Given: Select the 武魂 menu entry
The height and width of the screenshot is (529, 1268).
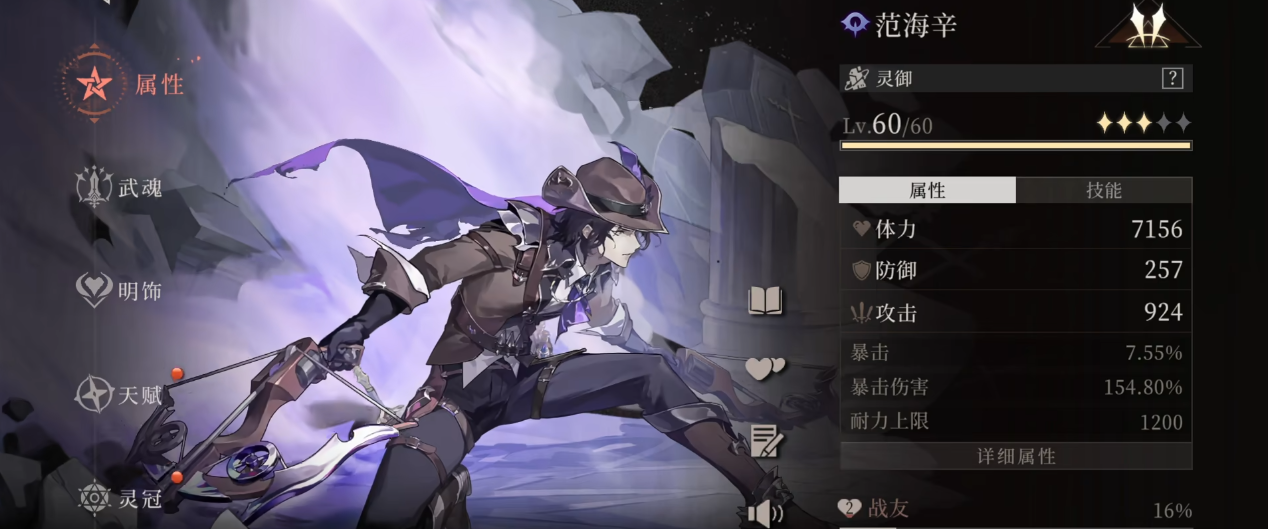Looking at the screenshot, I should tap(120, 187).
